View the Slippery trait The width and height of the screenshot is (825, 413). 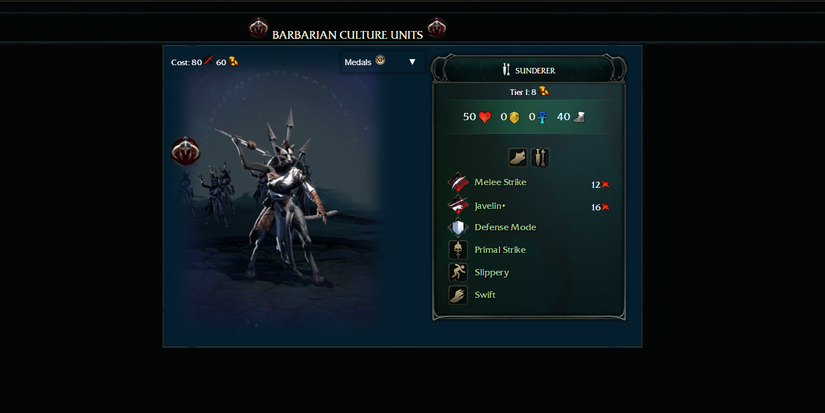tap(491, 272)
